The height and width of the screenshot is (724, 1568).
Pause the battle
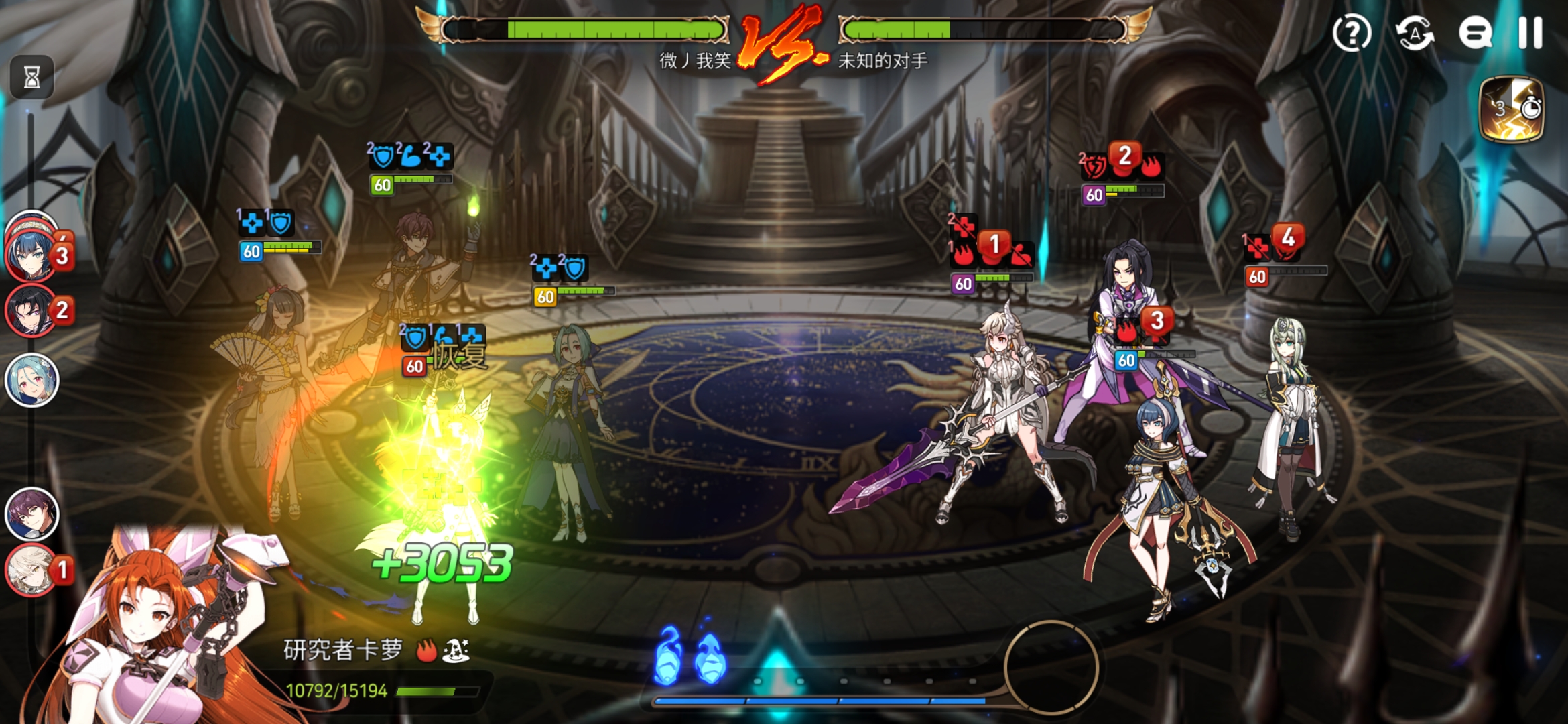1530,34
